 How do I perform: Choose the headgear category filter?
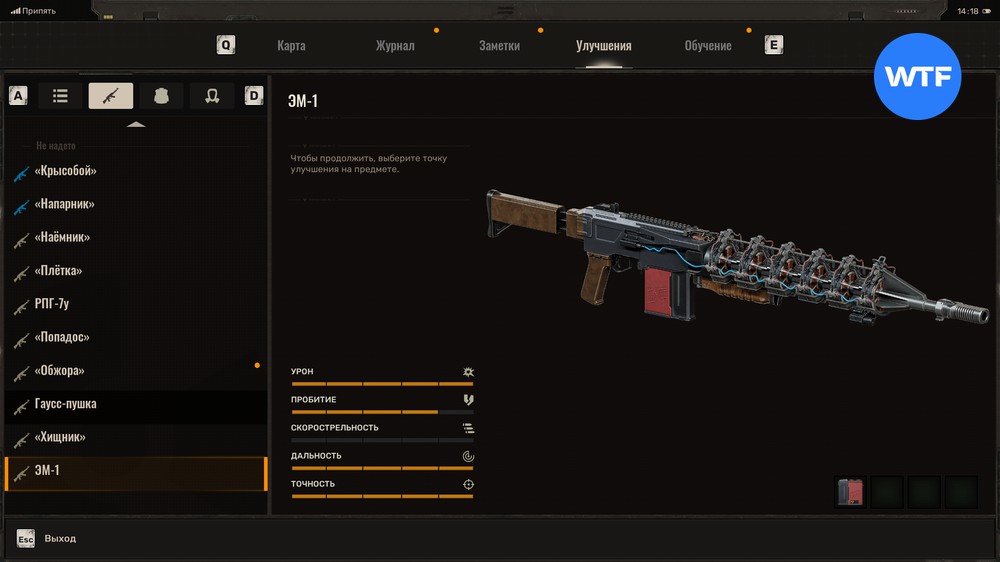[212, 96]
